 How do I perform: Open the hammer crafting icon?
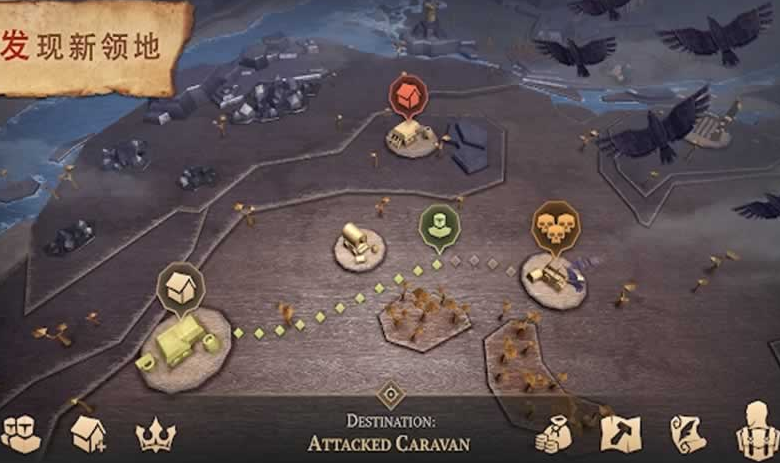point(620,433)
